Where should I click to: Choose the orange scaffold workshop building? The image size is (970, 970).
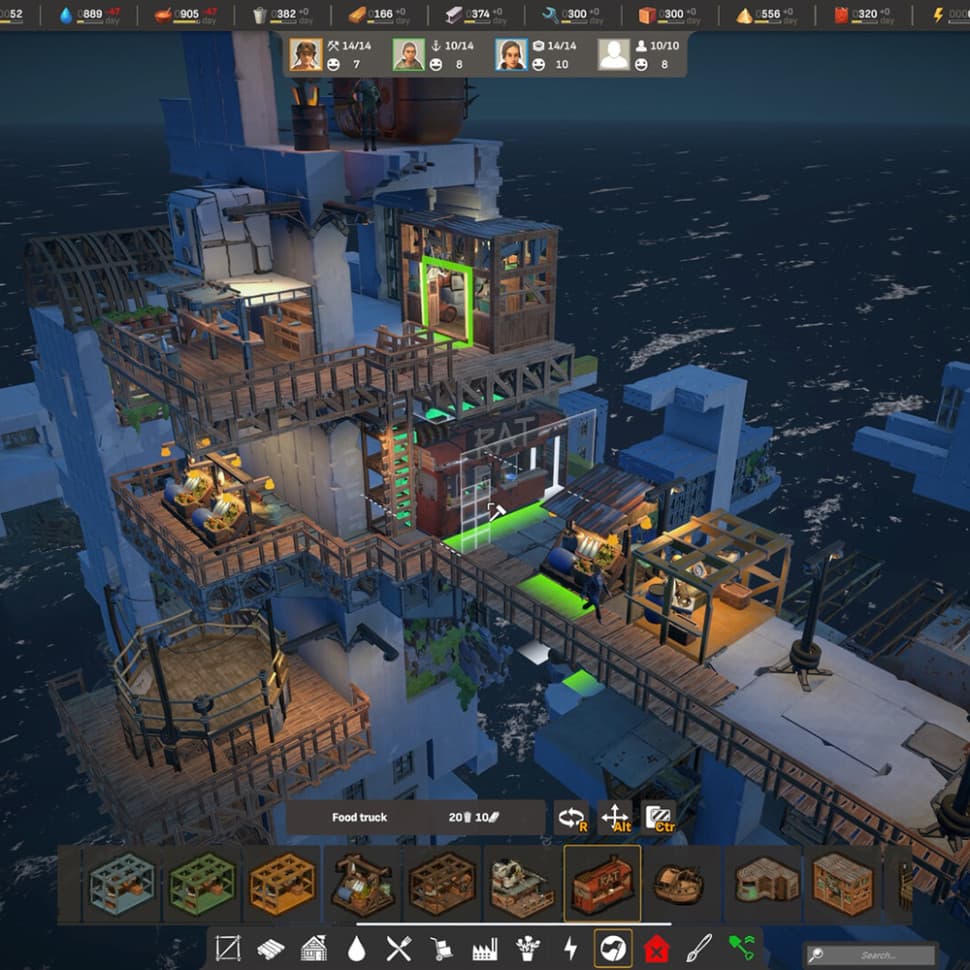pos(282,884)
